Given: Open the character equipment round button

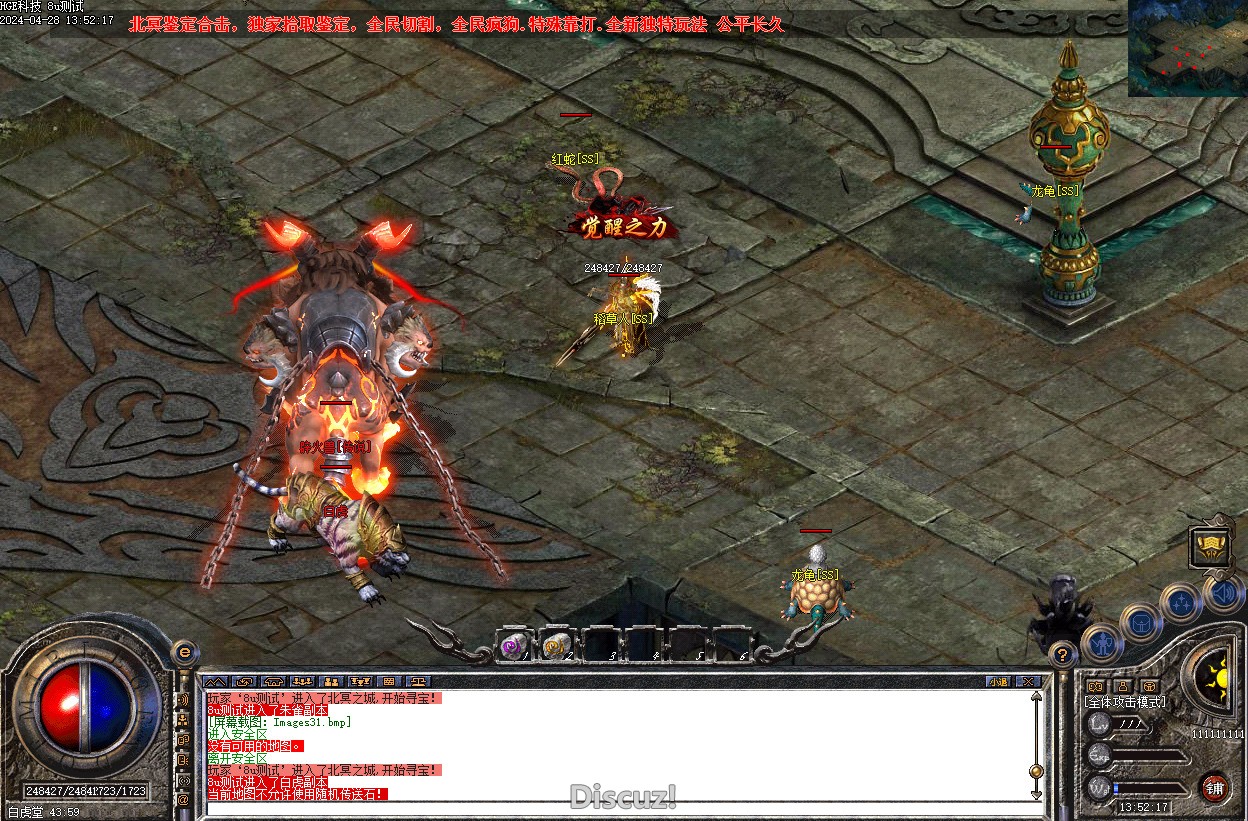Looking at the screenshot, I should tap(1103, 643).
